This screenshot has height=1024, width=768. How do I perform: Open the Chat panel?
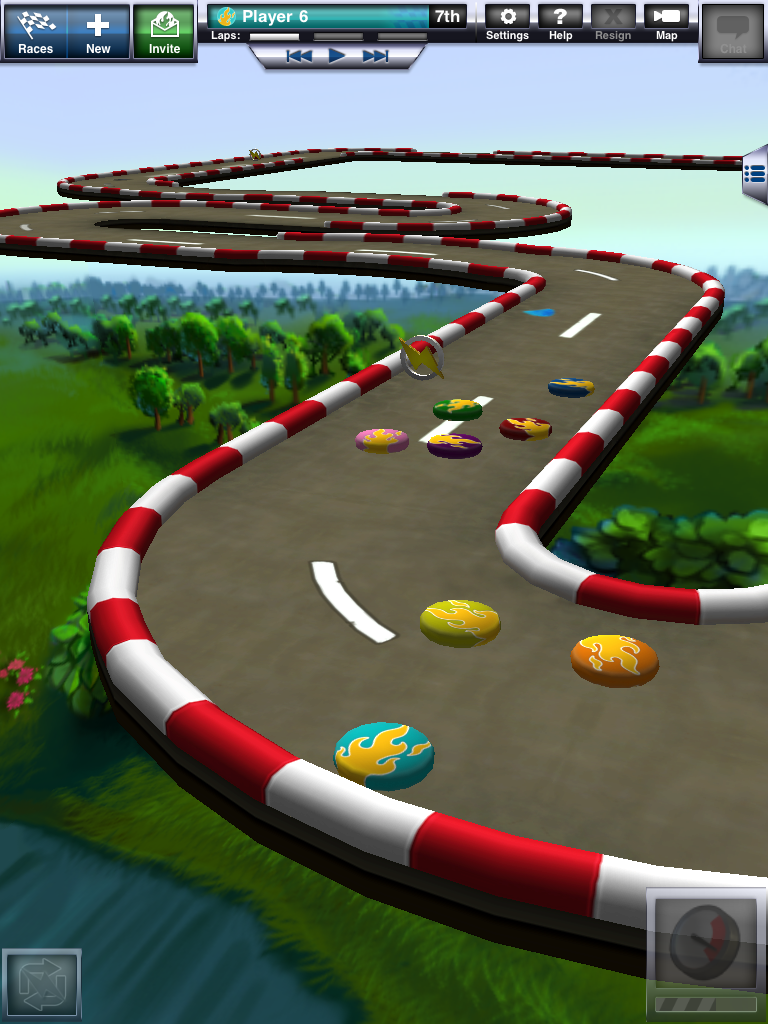click(733, 33)
